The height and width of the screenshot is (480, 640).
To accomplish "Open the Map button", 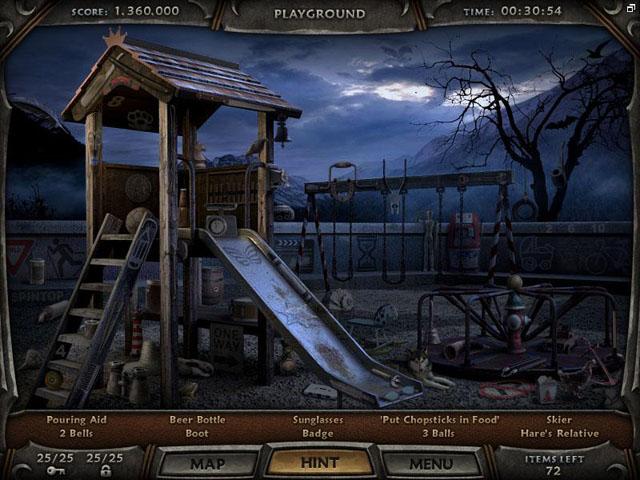I will point(208,463).
